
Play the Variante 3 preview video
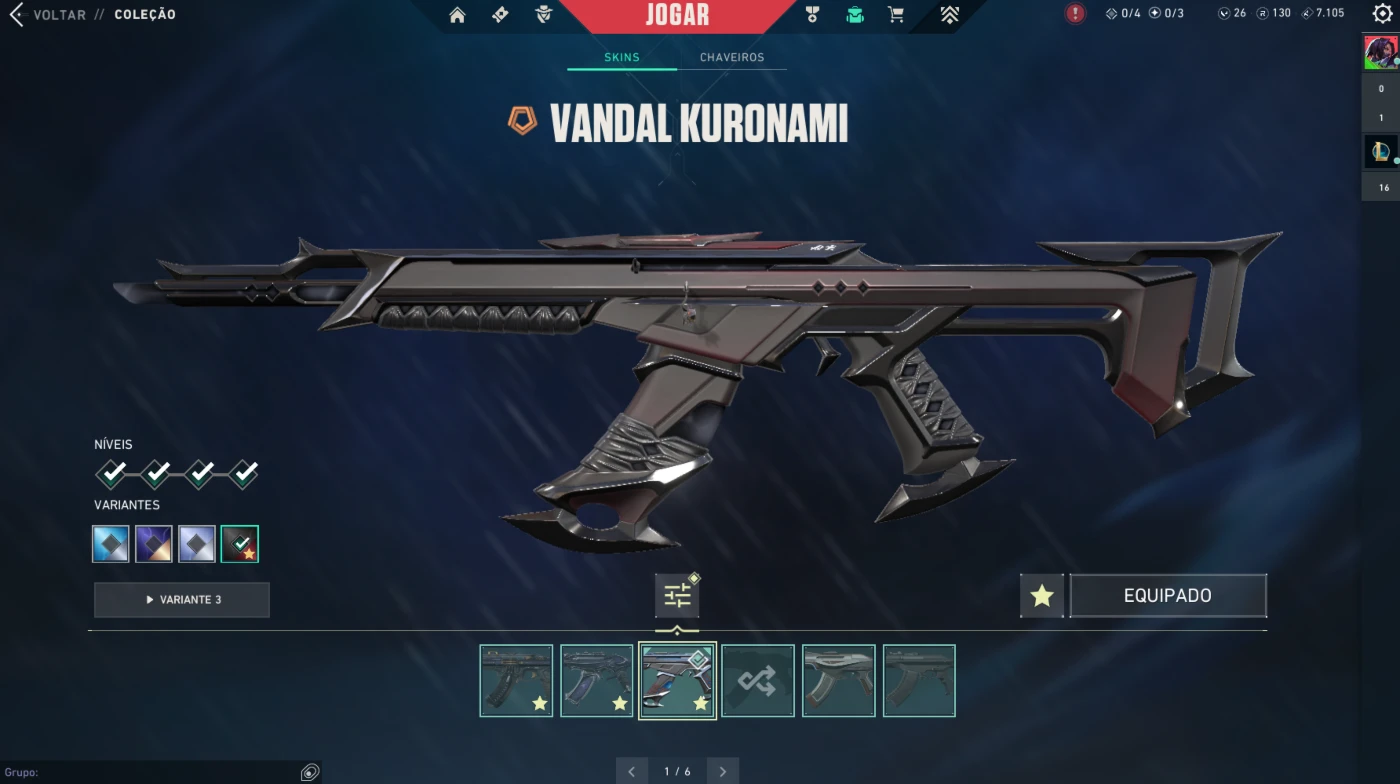pyautogui.click(x=182, y=600)
